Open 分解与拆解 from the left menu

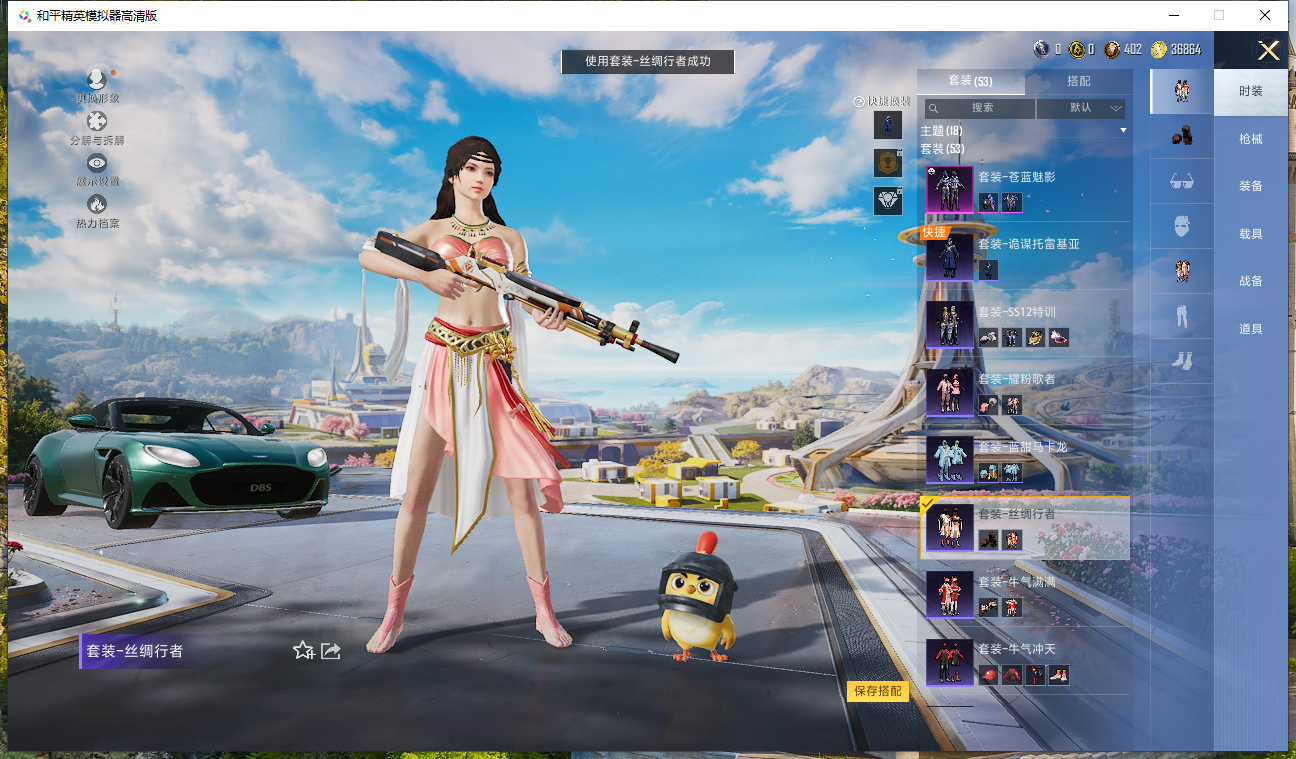click(97, 128)
